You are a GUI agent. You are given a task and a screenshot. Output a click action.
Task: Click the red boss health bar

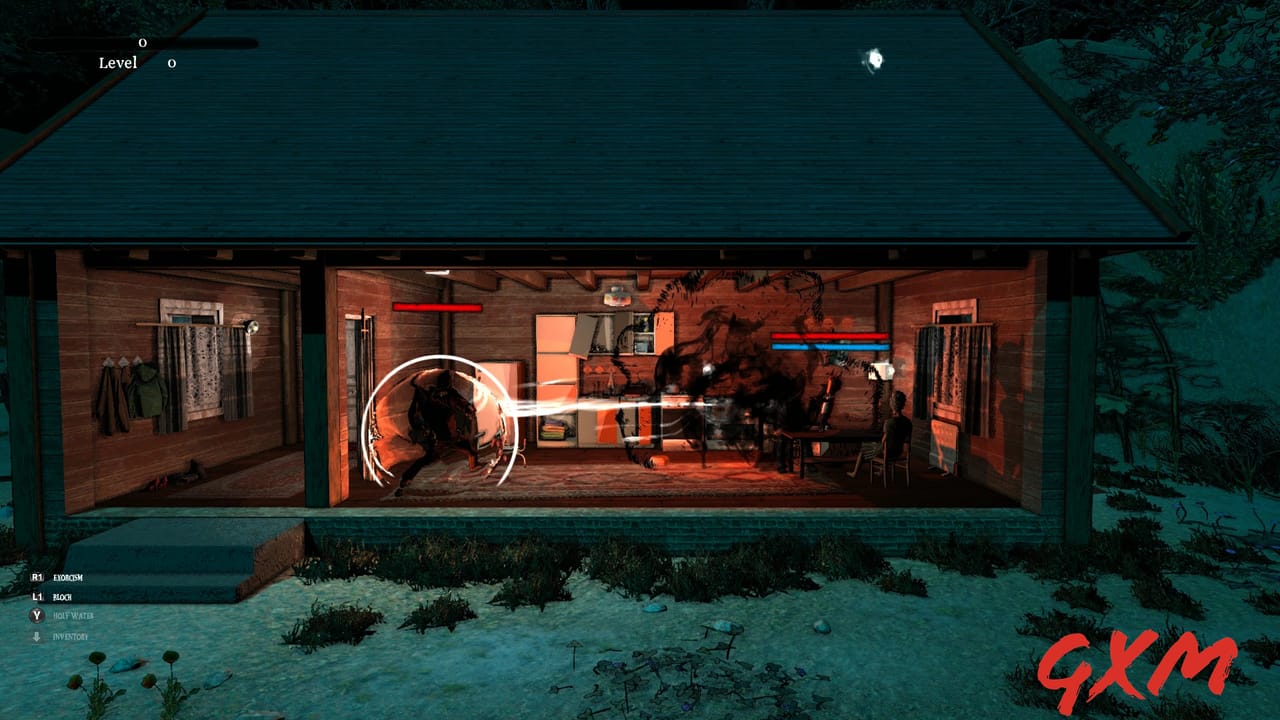(437, 308)
